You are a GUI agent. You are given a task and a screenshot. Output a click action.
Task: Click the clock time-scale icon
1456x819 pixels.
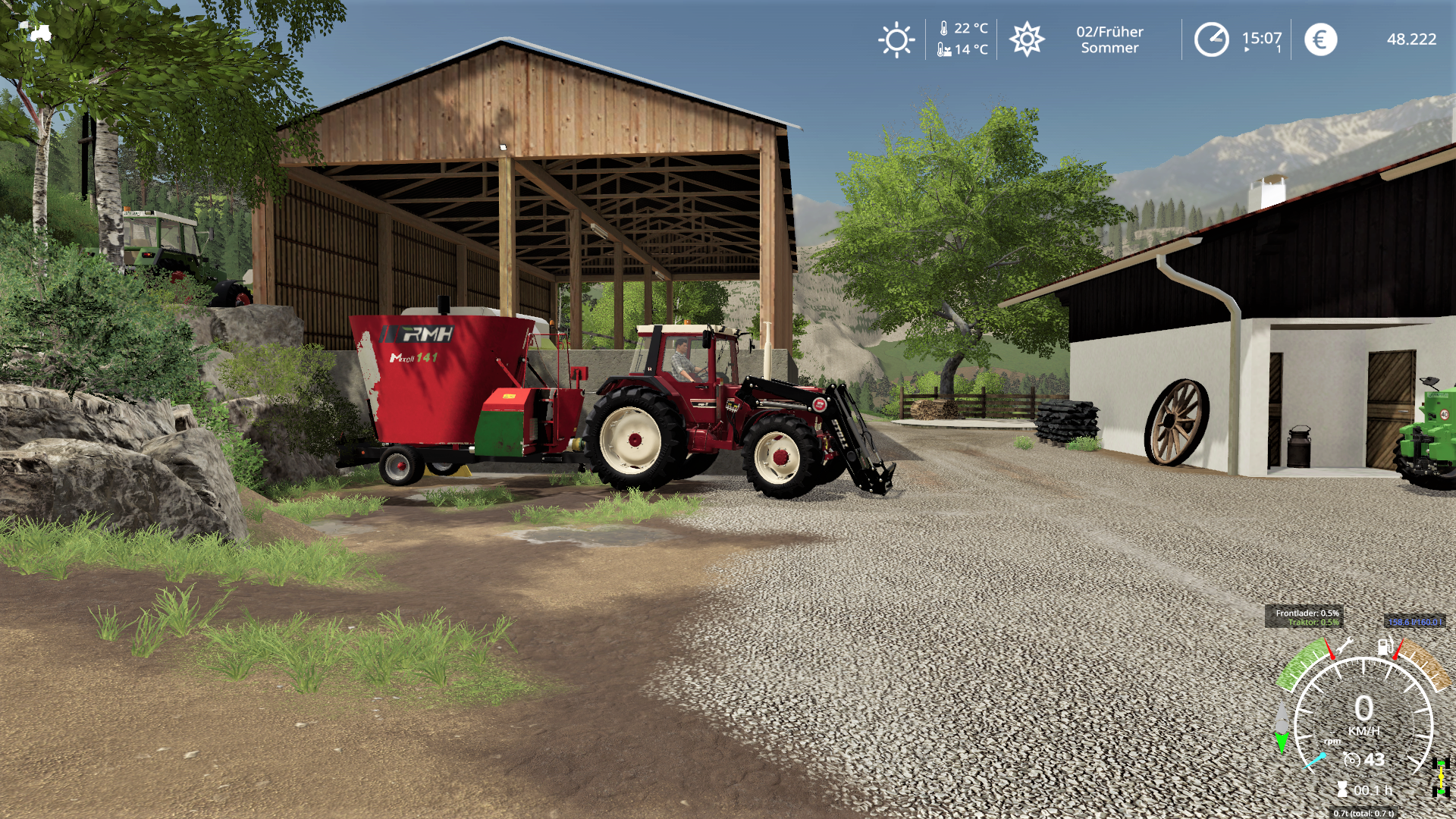[x=1211, y=39]
